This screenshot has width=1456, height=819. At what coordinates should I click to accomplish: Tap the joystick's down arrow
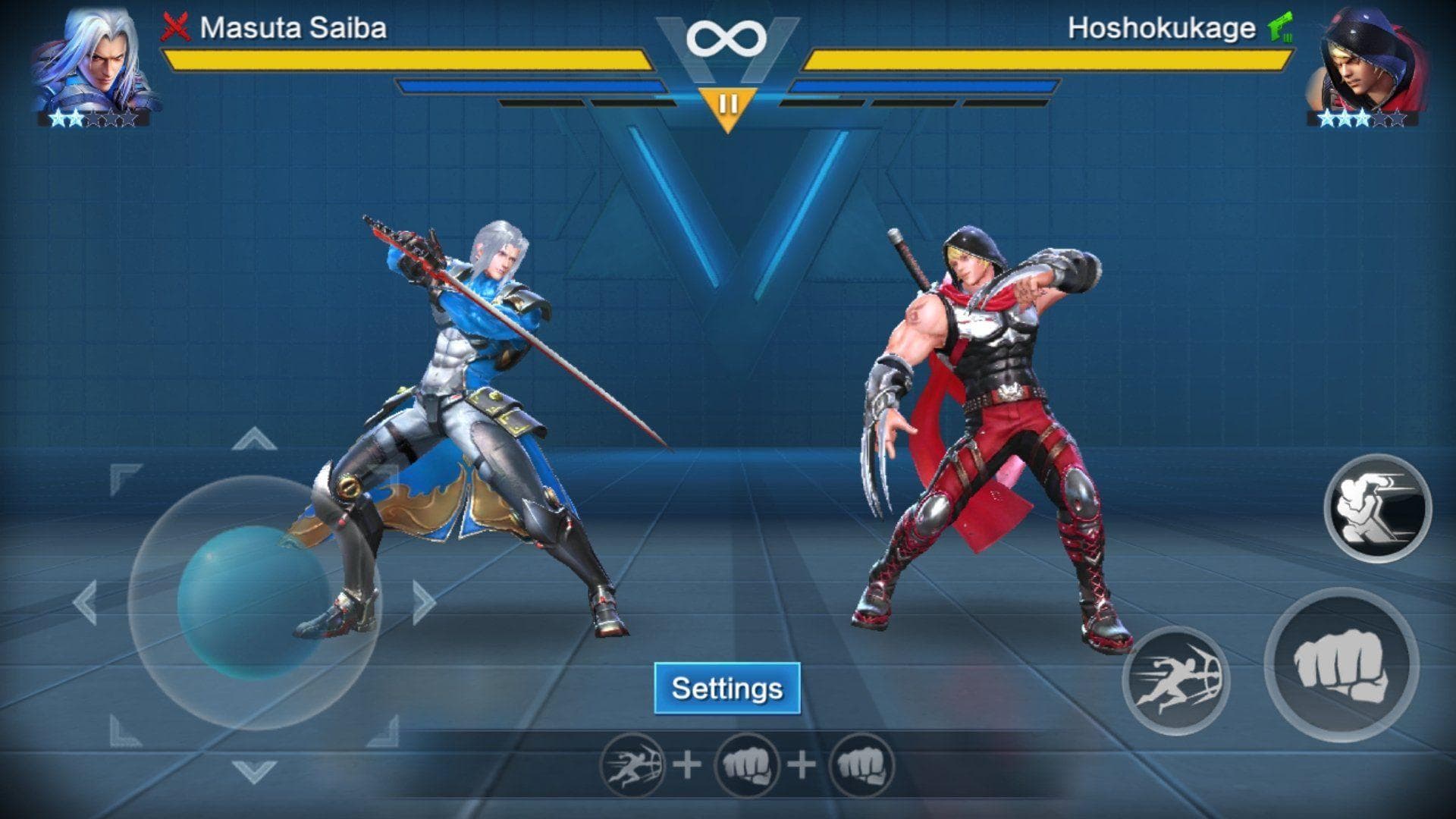click(x=254, y=771)
